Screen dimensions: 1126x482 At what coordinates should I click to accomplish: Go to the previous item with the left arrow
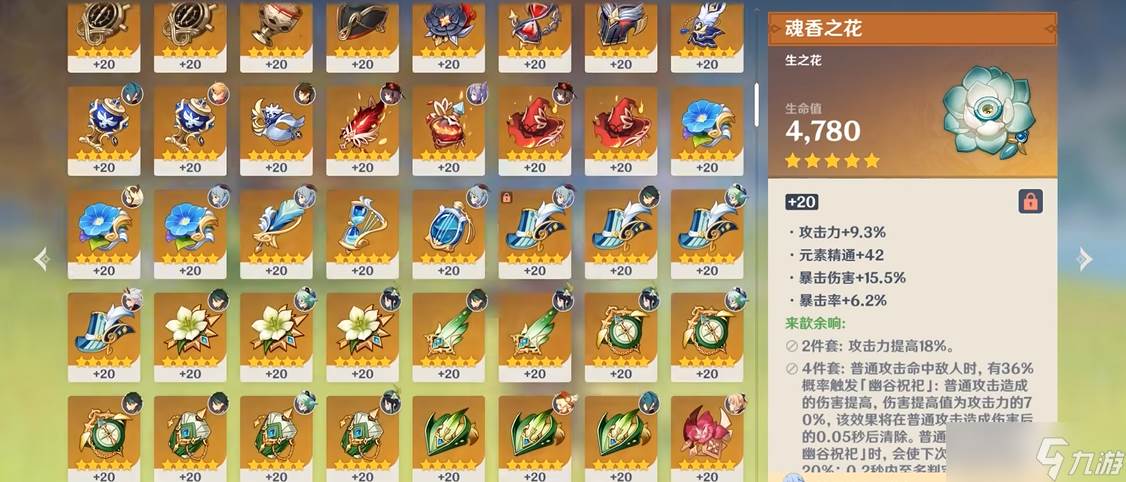click(x=41, y=259)
